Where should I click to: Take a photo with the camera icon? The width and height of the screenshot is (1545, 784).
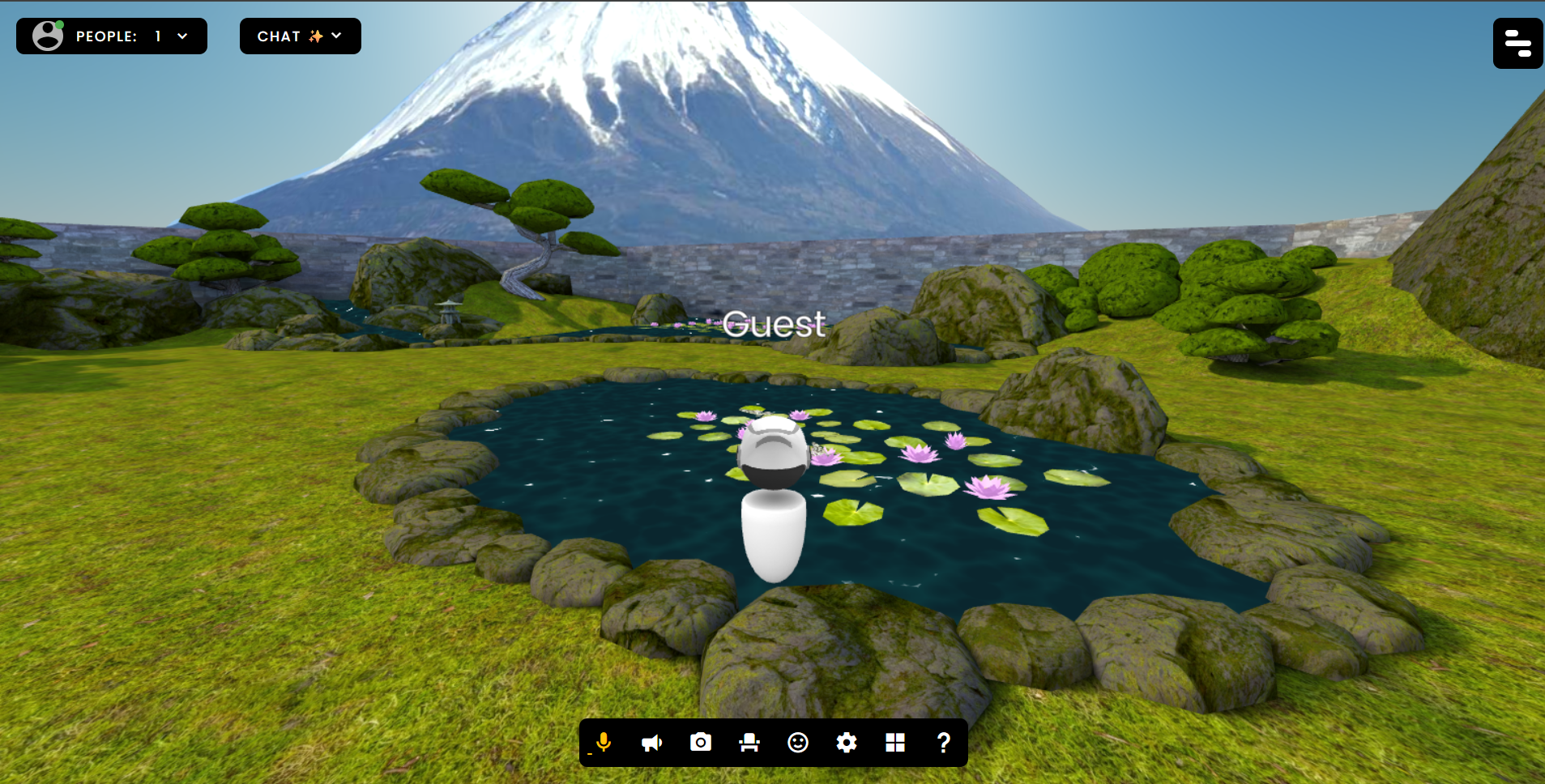(x=701, y=743)
